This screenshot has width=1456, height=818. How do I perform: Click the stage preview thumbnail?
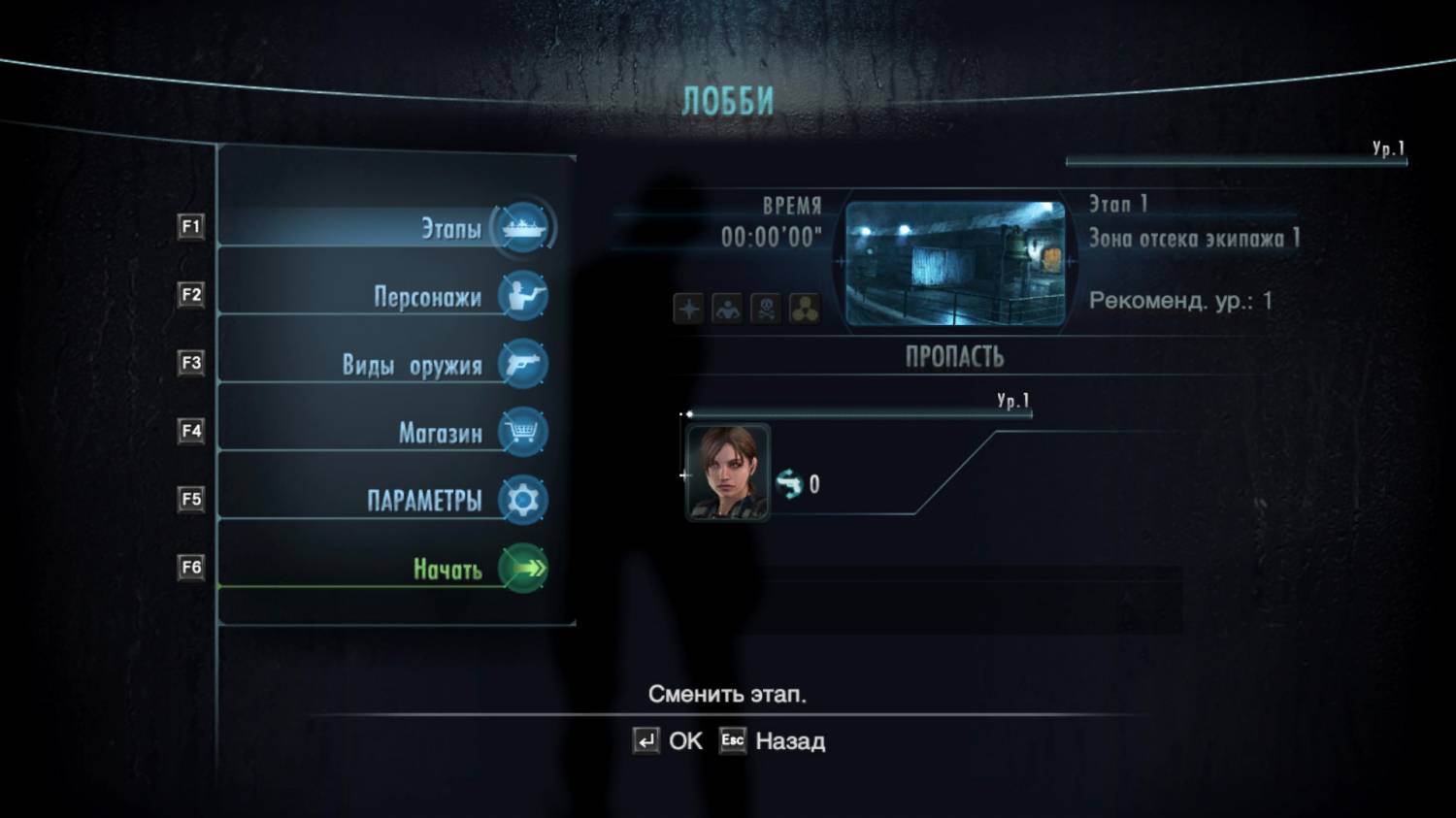pyautogui.click(x=955, y=263)
